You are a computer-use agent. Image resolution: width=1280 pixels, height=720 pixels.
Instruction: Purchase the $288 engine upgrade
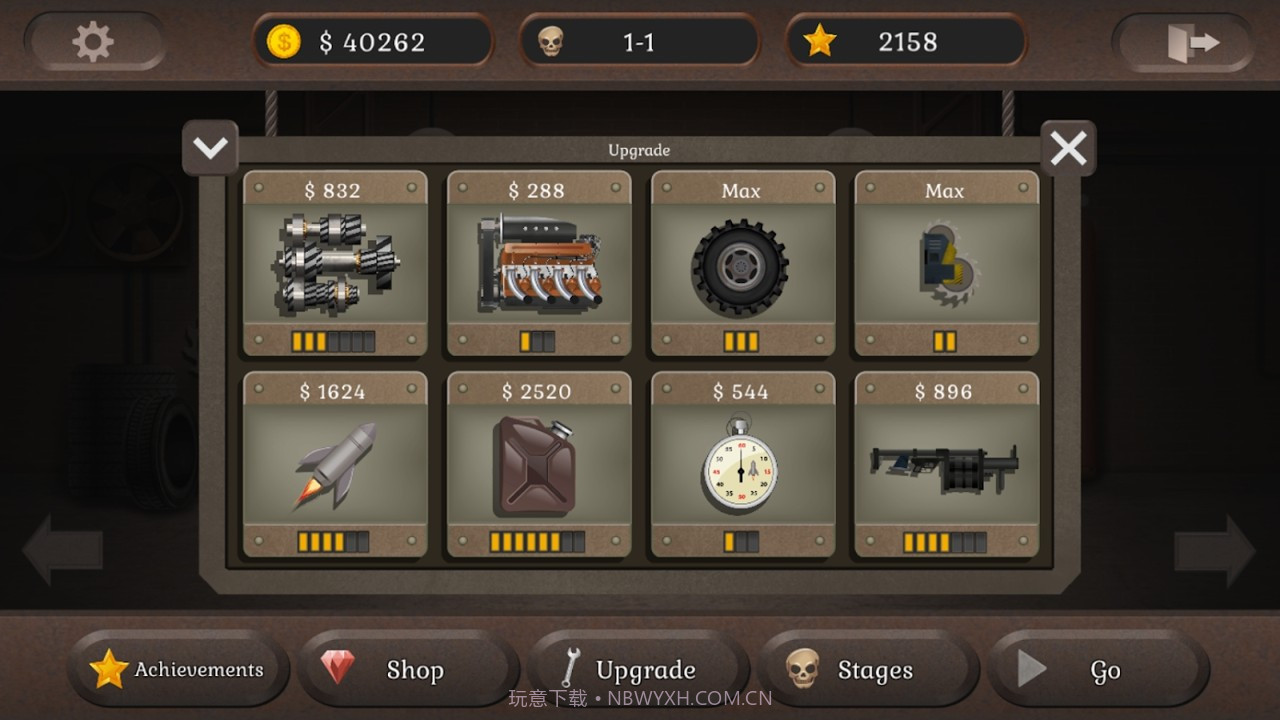tap(539, 264)
